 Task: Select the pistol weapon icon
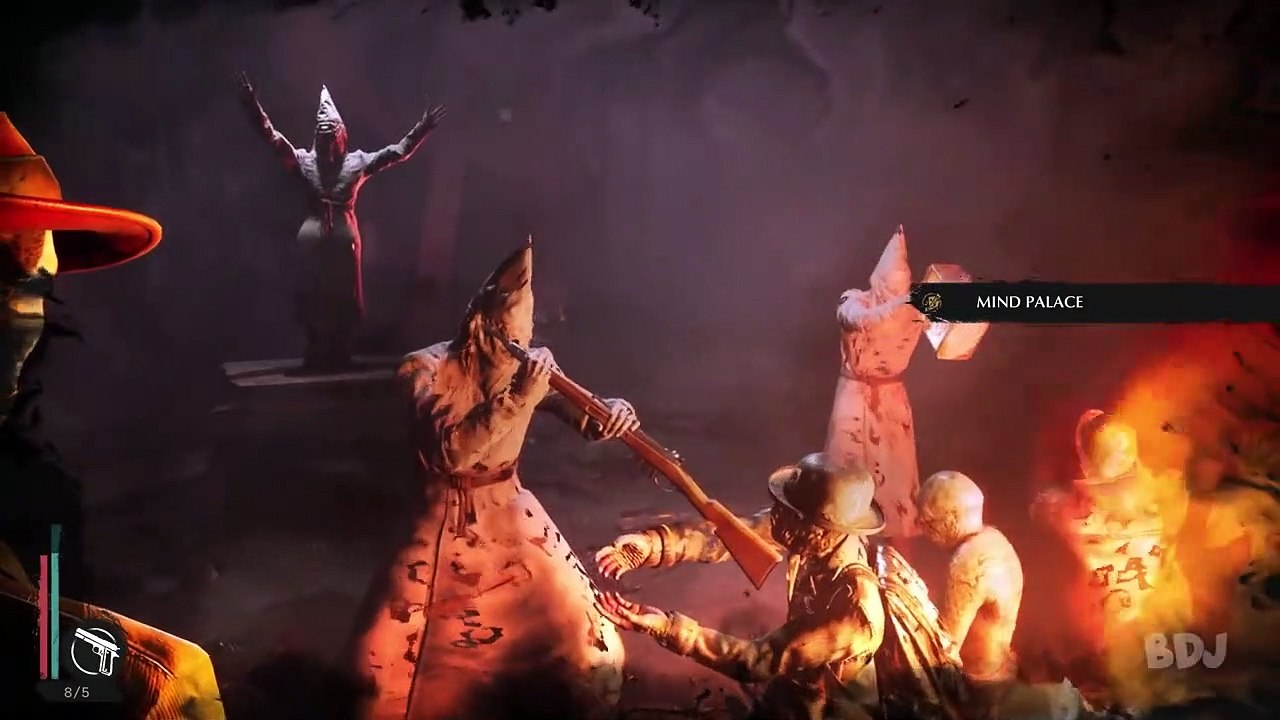point(96,651)
